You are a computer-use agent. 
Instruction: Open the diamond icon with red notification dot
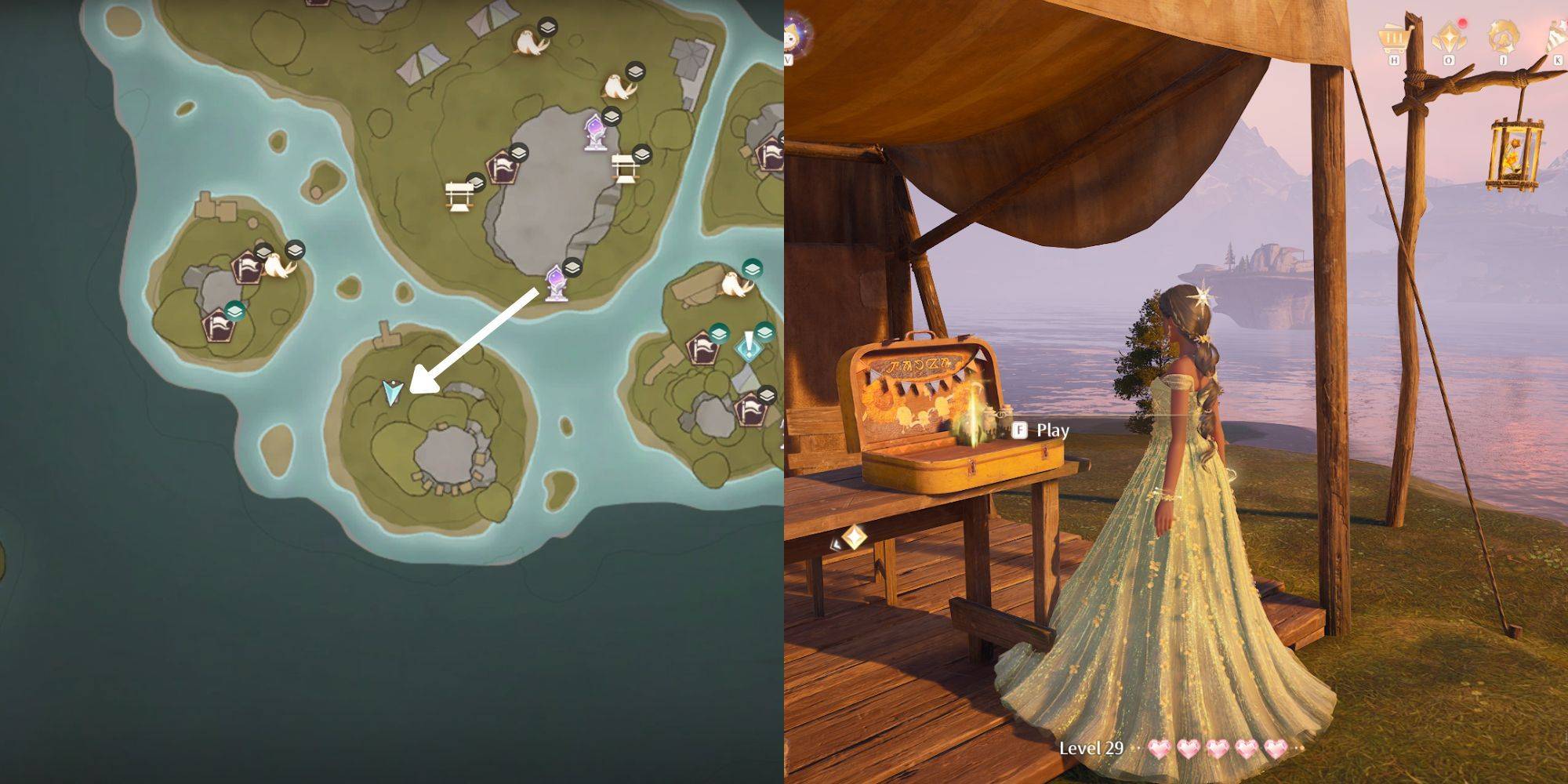pos(1448,36)
